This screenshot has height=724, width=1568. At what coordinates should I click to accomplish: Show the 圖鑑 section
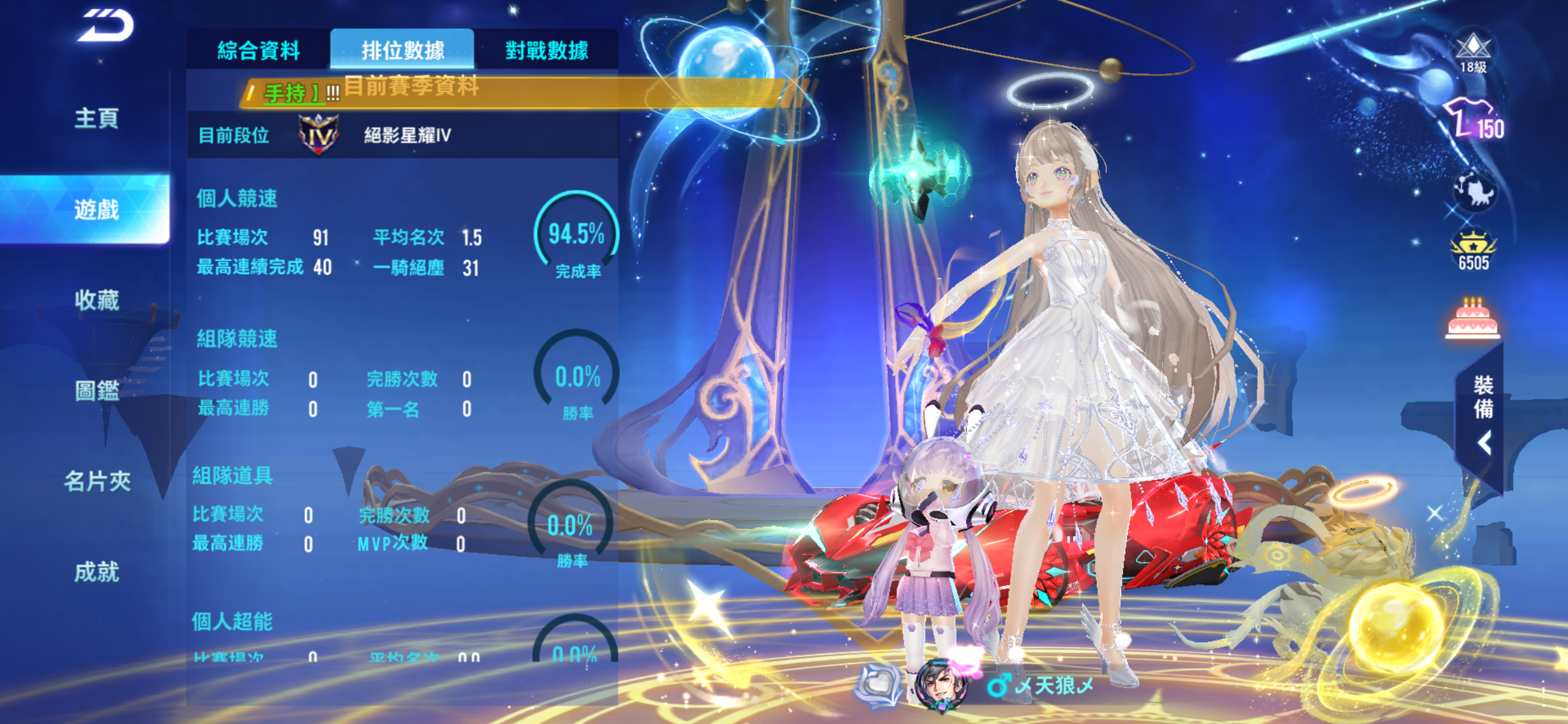click(x=97, y=391)
